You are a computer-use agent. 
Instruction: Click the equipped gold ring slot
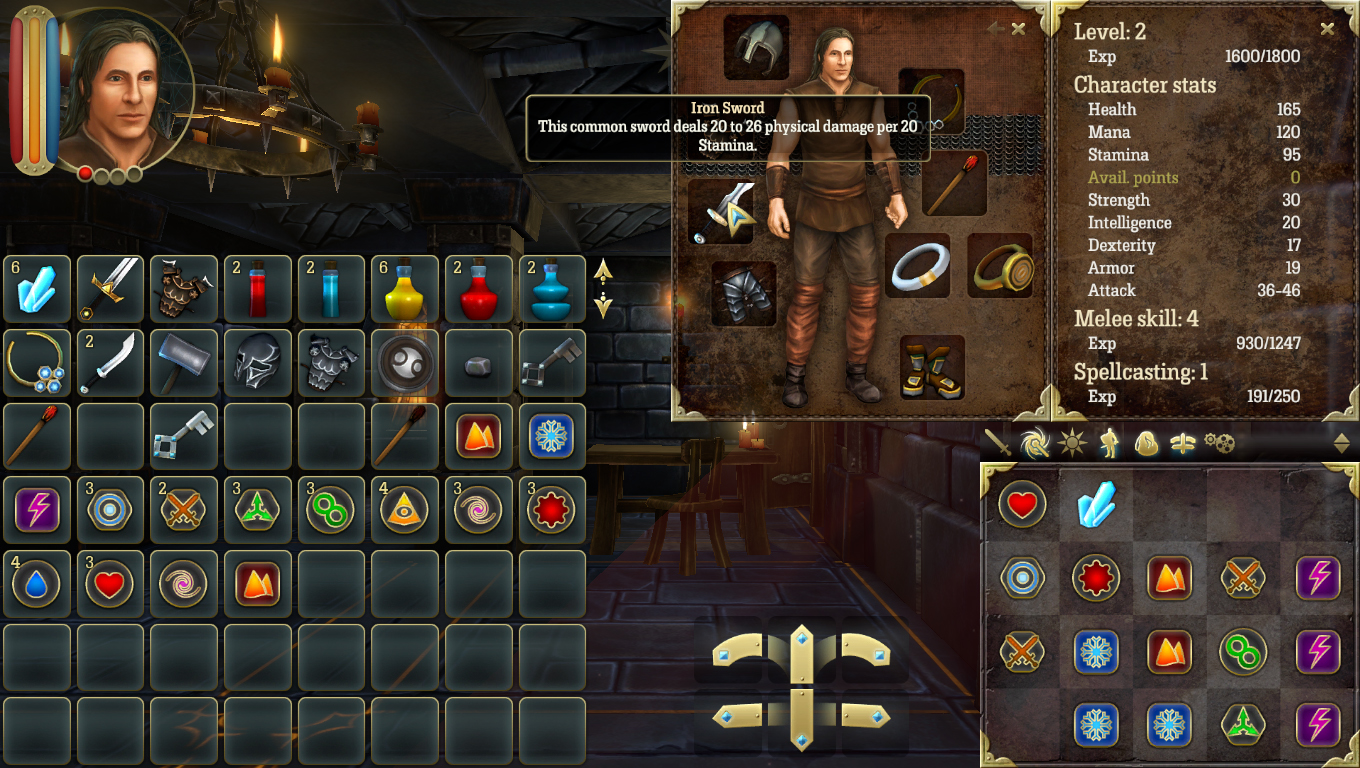[1000, 265]
